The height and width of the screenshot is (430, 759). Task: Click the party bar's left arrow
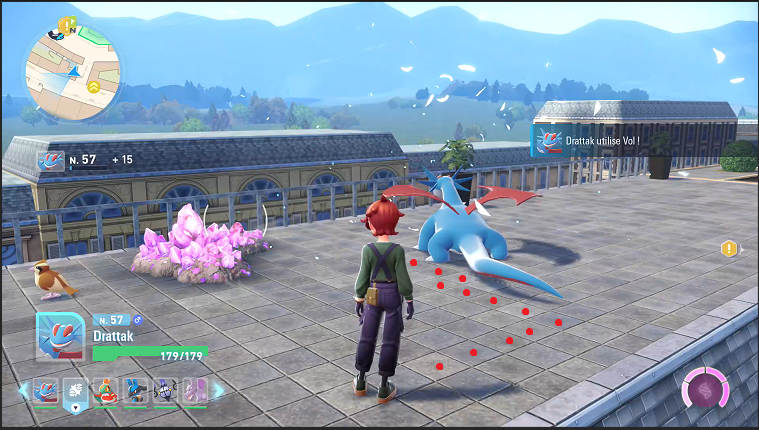click(x=24, y=391)
